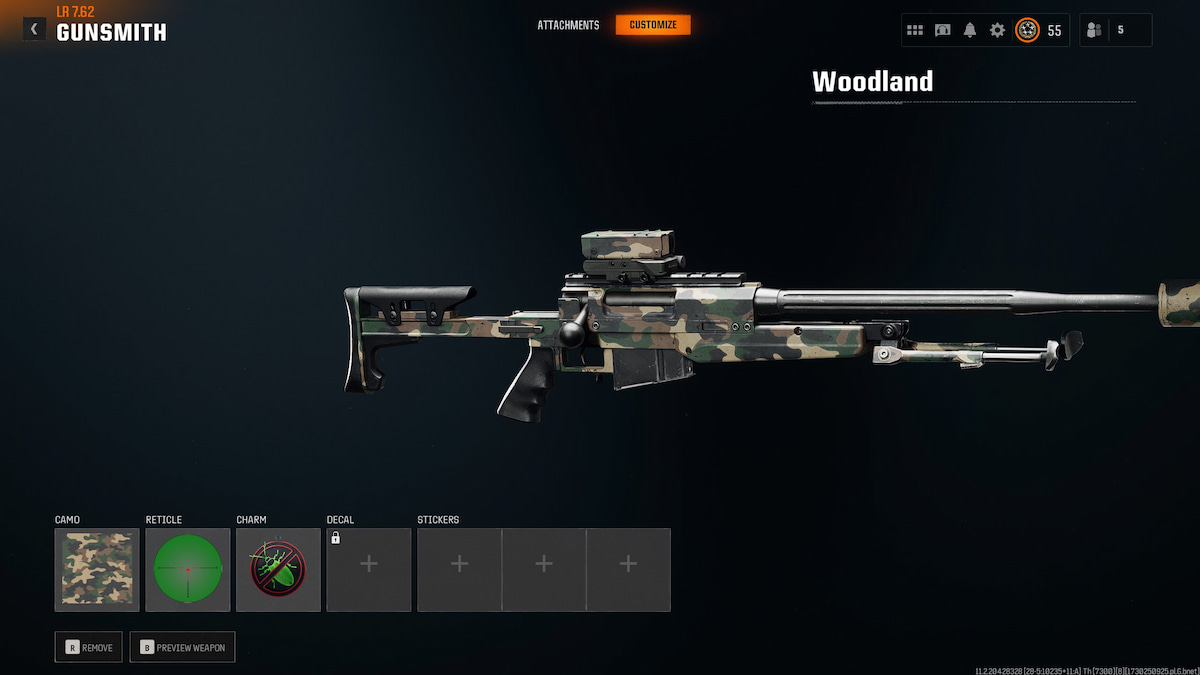Select the Woodland camo slot

tap(97, 570)
